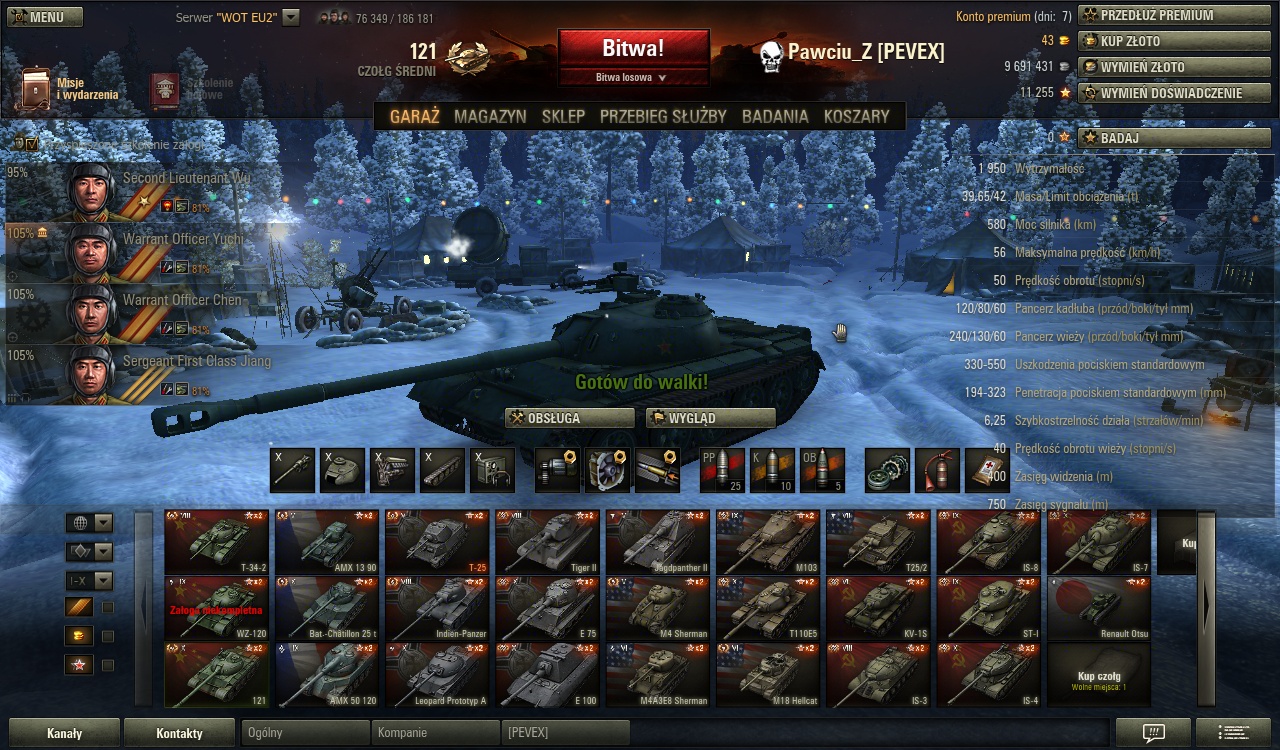Click the OBSŁUGA service button
Viewport: 1280px width, 750px height.
coord(570,418)
